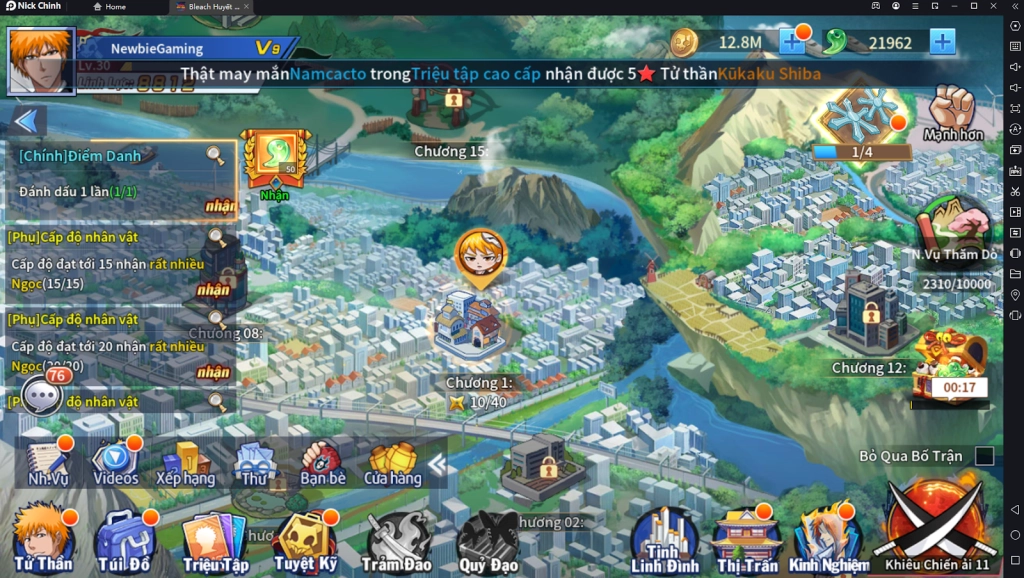Add gold with the plus button beside 12.8M
The width and height of the screenshot is (1024, 578).
(x=792, y=42)
